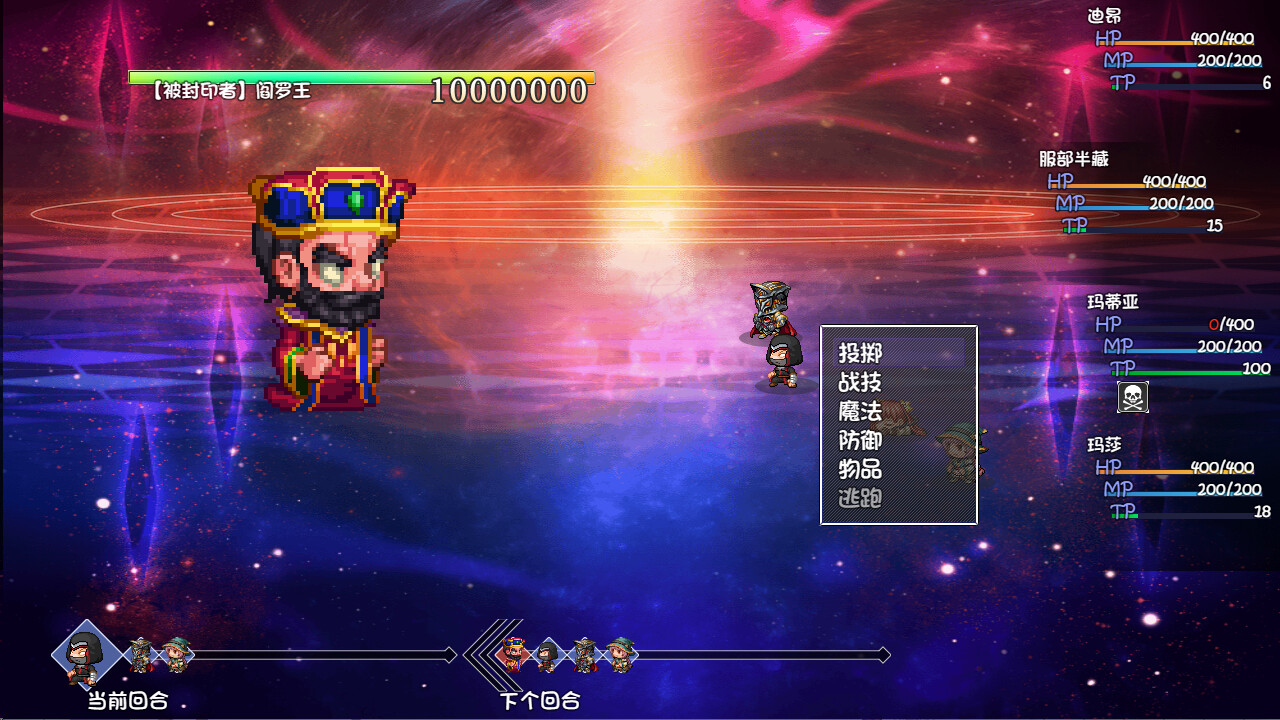This screenshot has width=1280, height=720.
Task: Select 防御 to defend
Action: click(860, 438)
